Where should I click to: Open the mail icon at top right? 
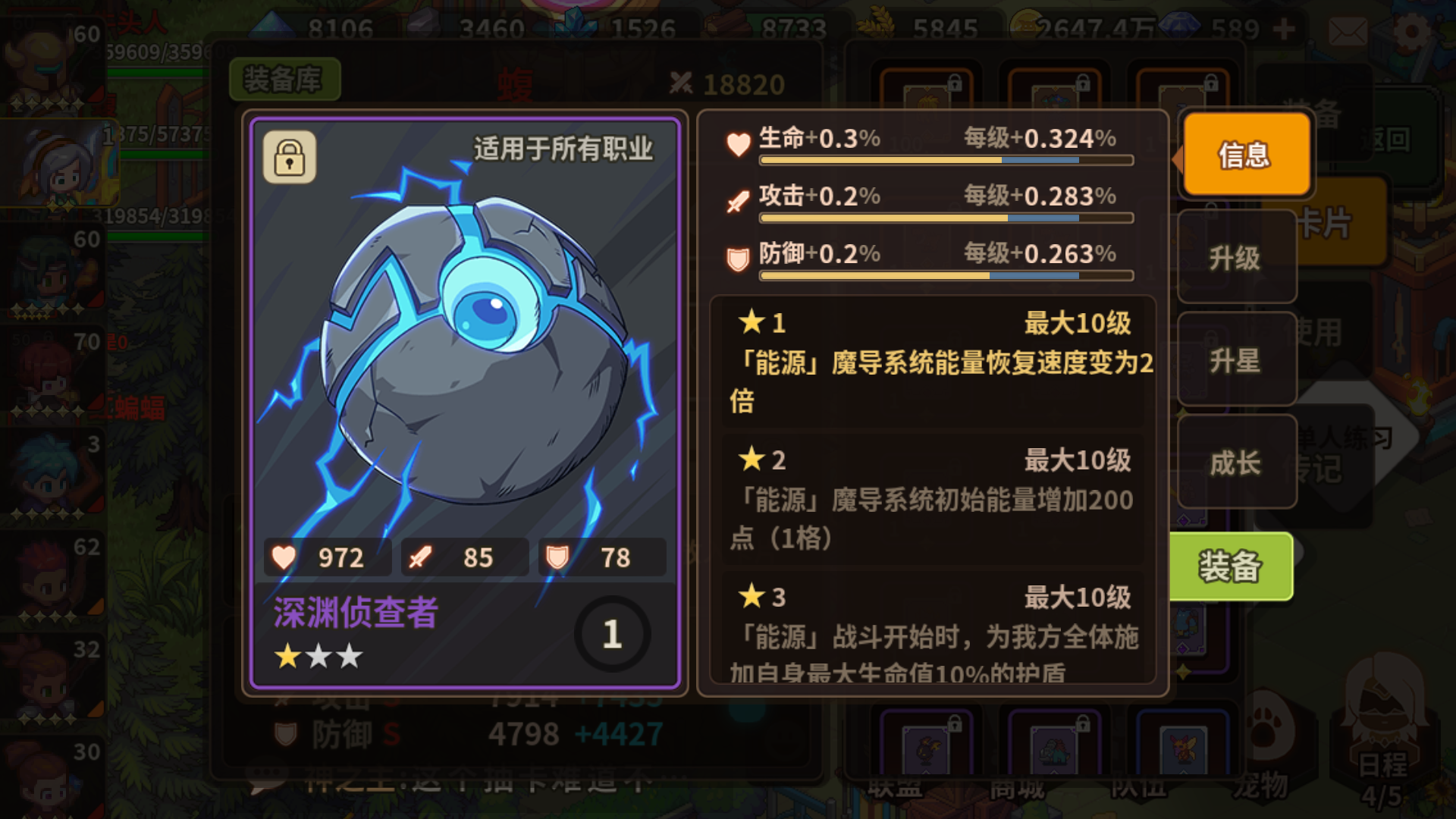coord(1348,32)
